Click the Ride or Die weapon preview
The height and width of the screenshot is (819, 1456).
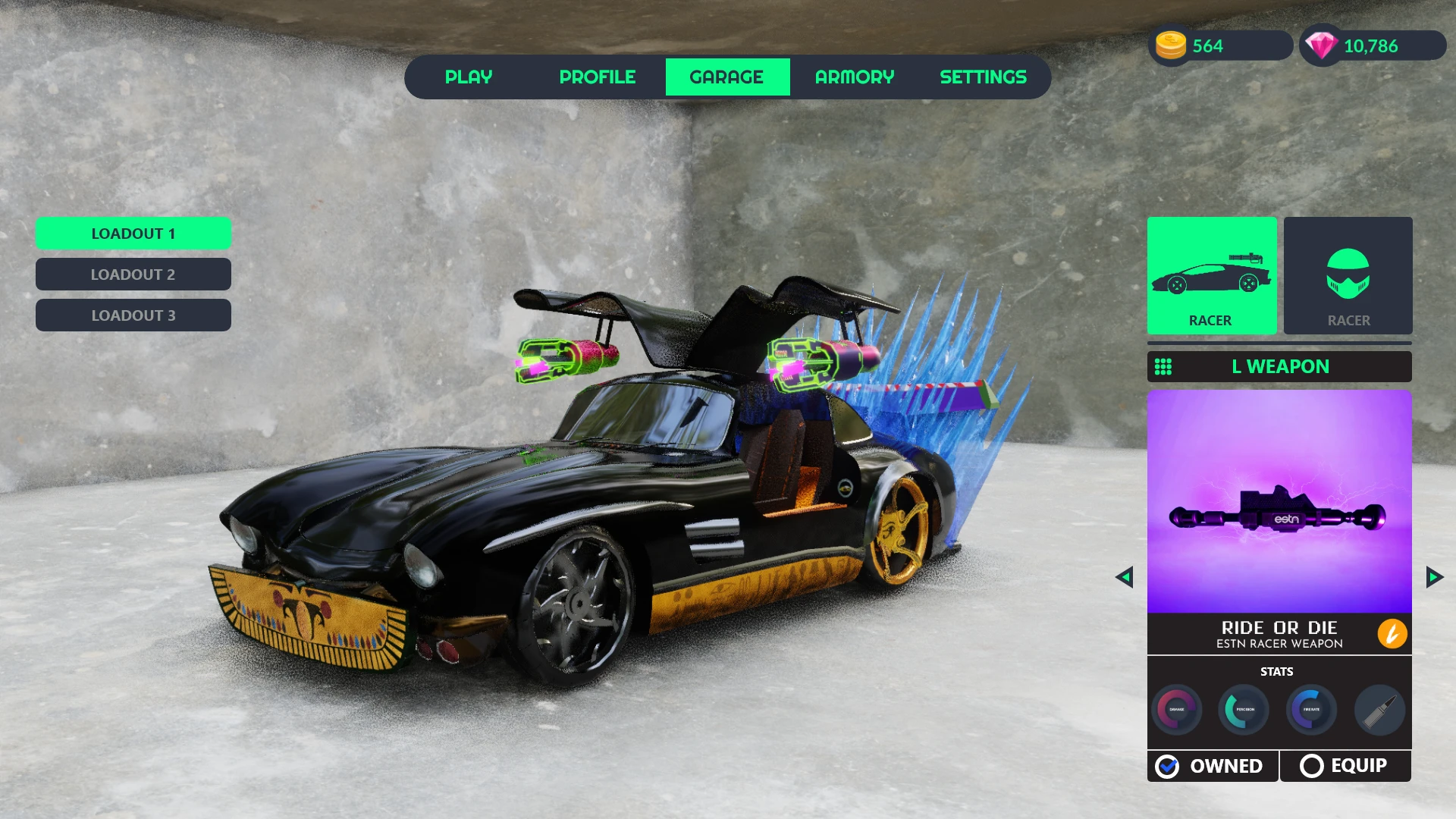coord(1279,502)
